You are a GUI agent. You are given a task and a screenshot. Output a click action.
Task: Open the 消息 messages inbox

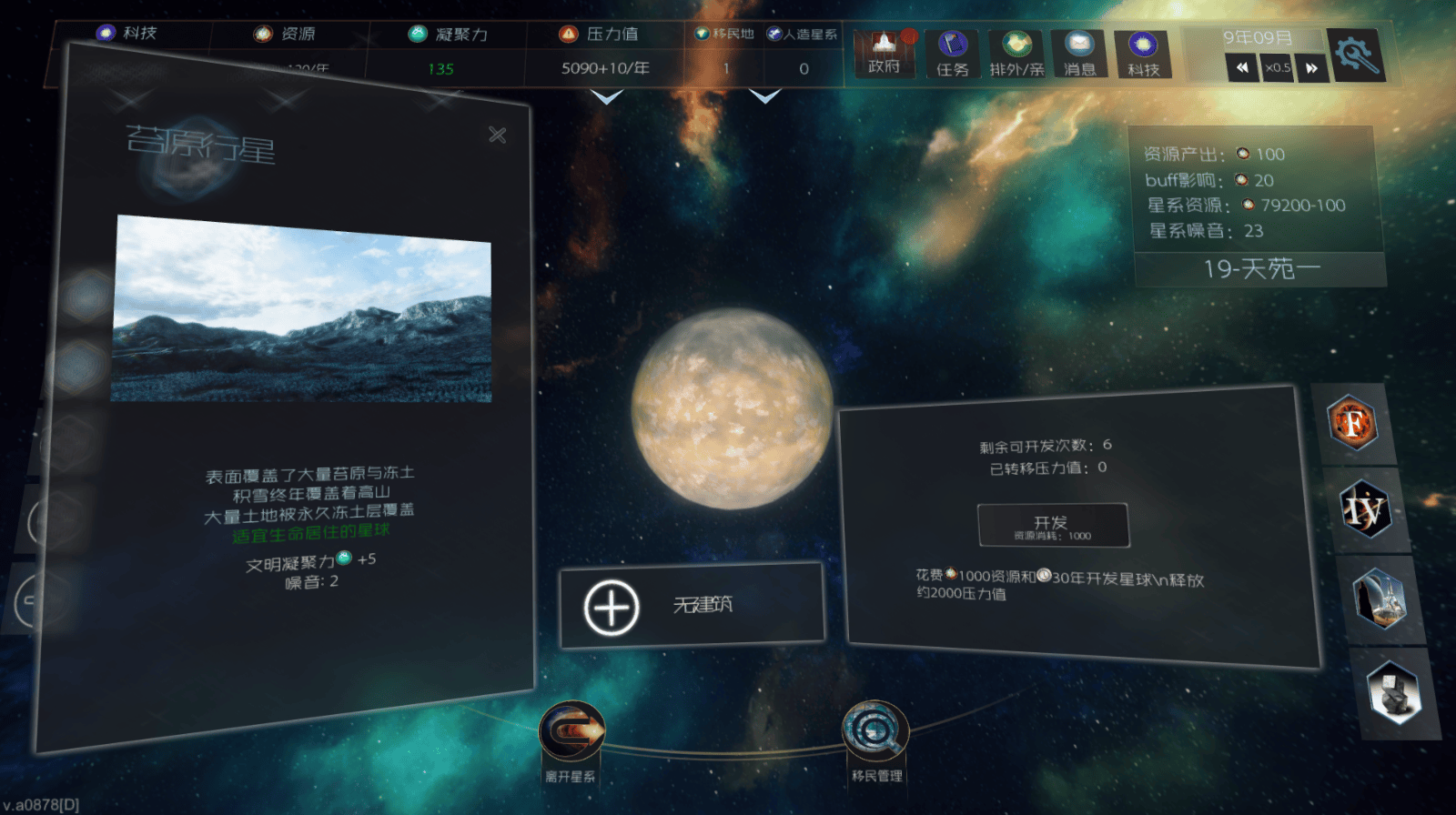tap(1079, 54)
